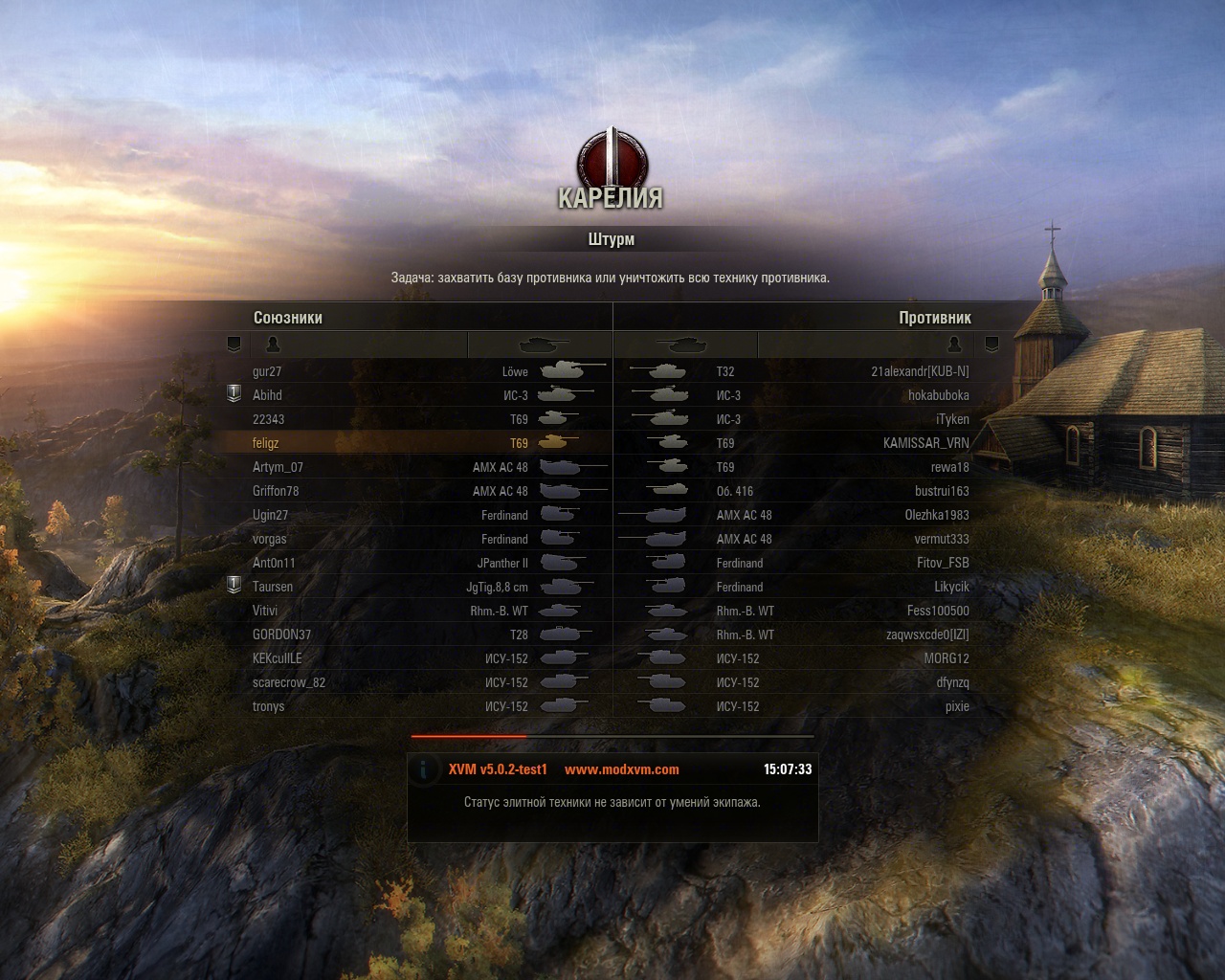
Task: Click the enemy player column header icon
Action: [x=954, y=345]
